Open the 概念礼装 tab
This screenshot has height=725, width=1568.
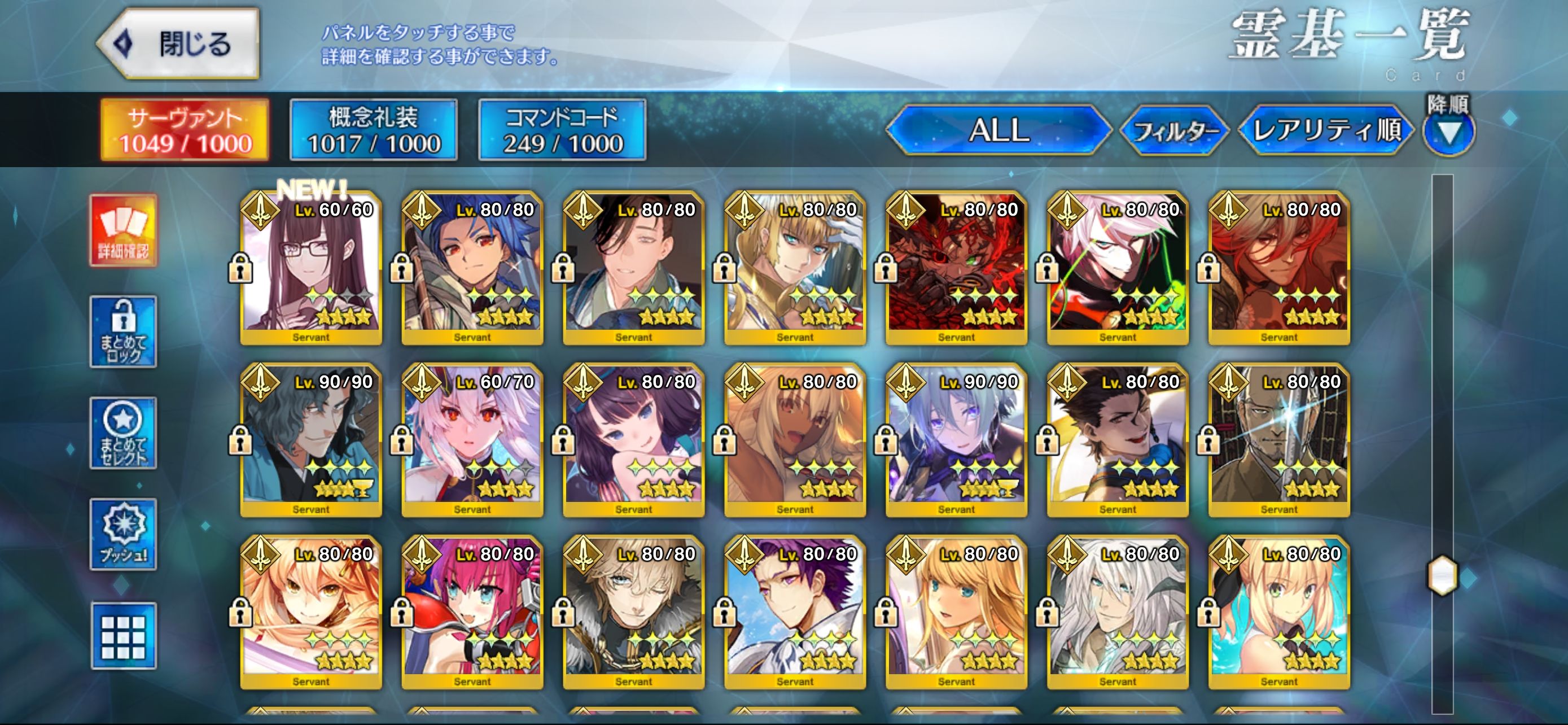373,130
